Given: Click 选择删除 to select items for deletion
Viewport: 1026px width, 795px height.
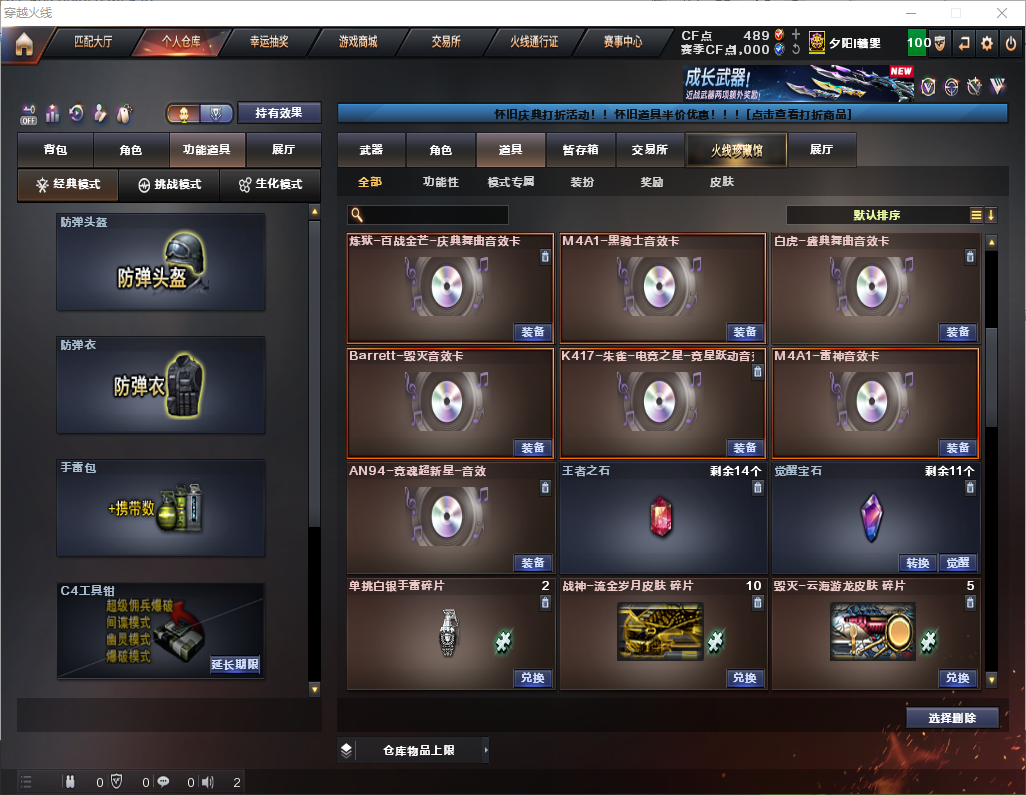Looking at the screenshot, I should [x=952, y=718].
